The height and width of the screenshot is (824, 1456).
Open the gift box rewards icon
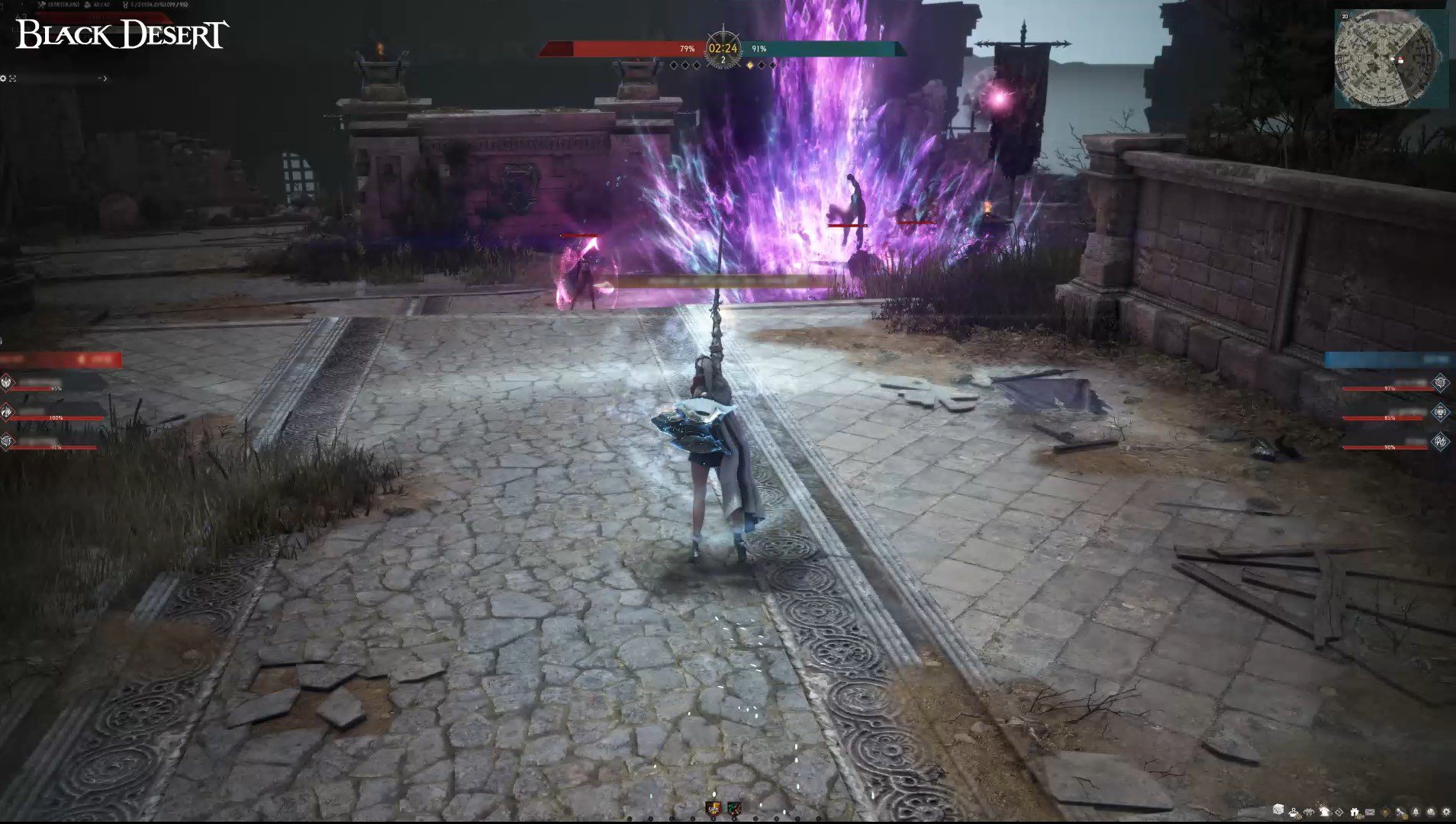(x=1355, y=812)
